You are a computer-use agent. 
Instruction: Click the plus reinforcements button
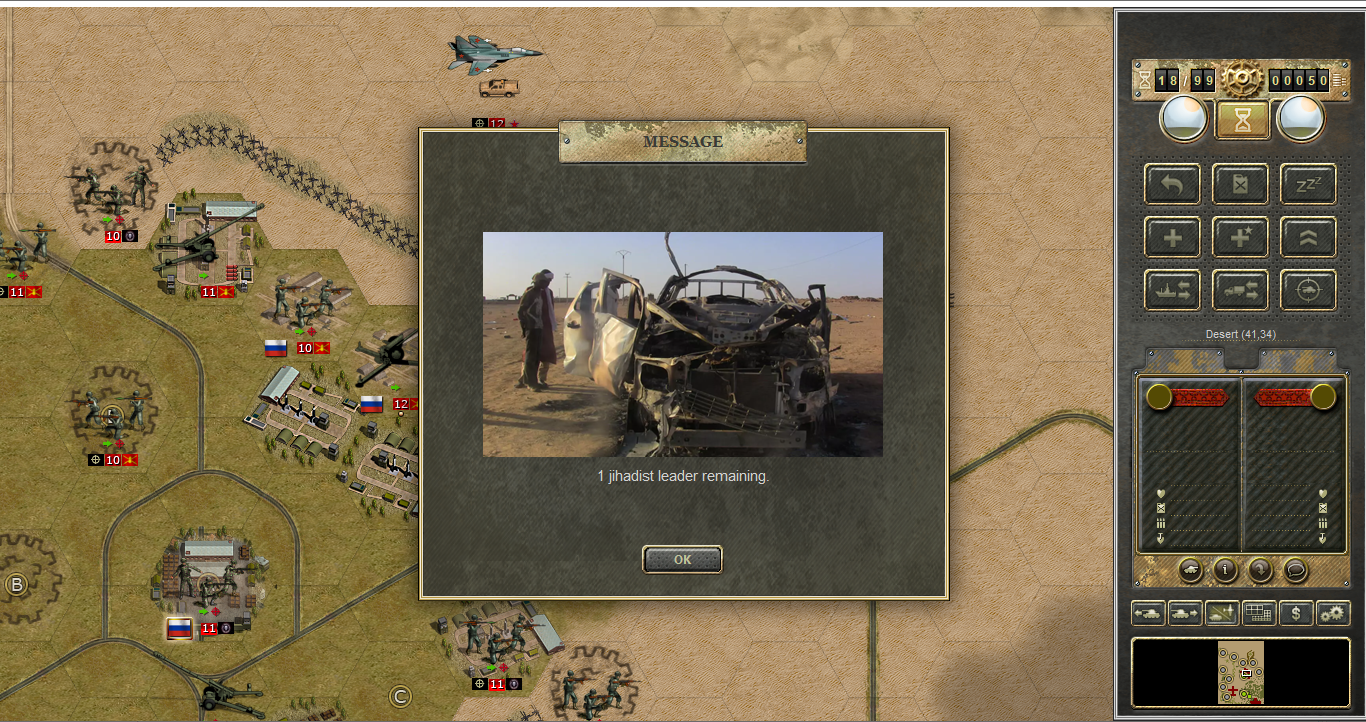1172,237
